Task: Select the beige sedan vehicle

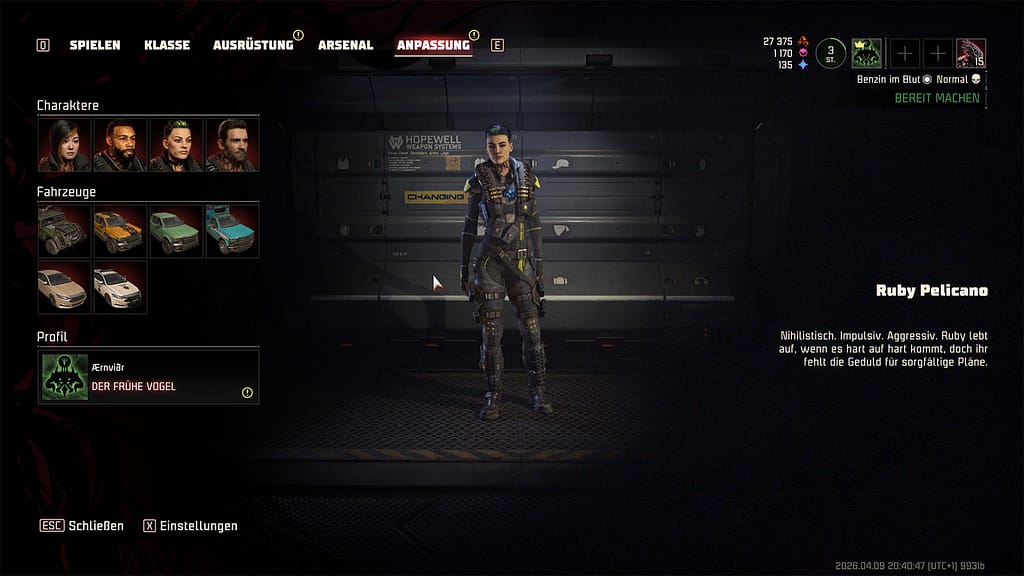Action: [x=65, y=287]
